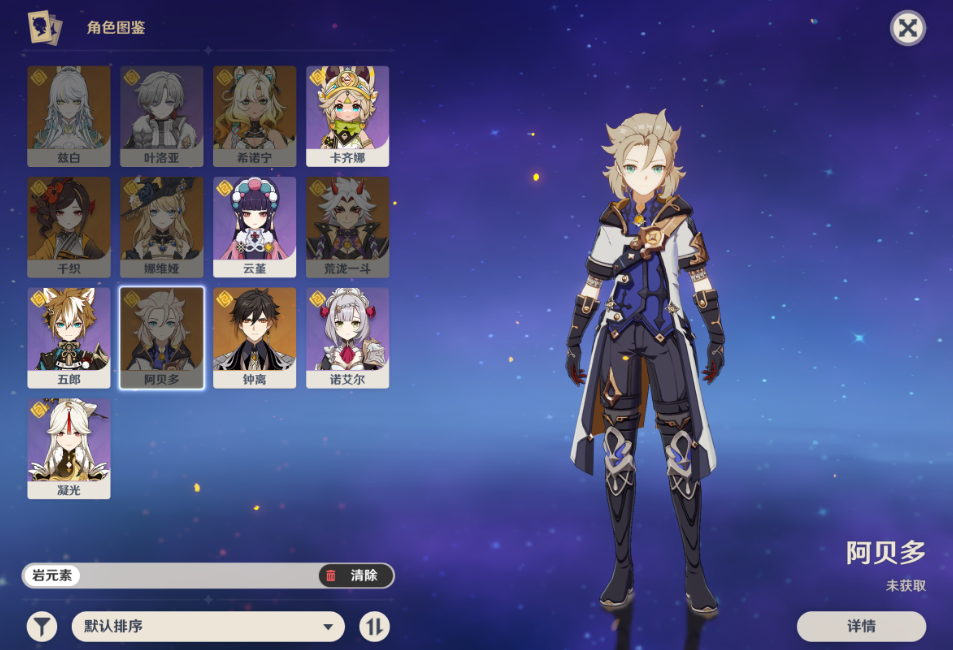Select the 千织 character card

69,227
